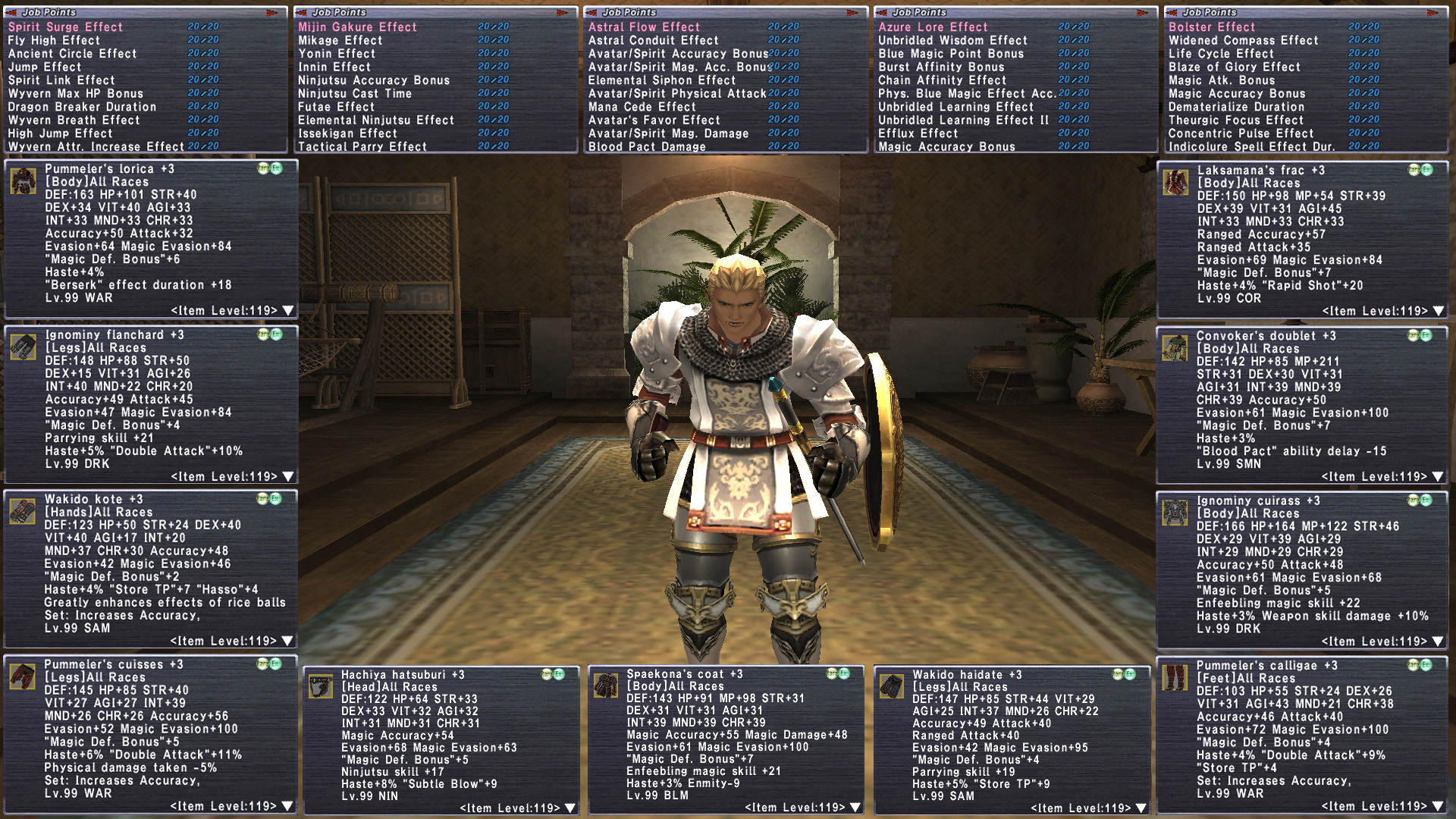
Task: Select the Hachiya hatsuburi +3 head icon
Action: click(321, 687)
